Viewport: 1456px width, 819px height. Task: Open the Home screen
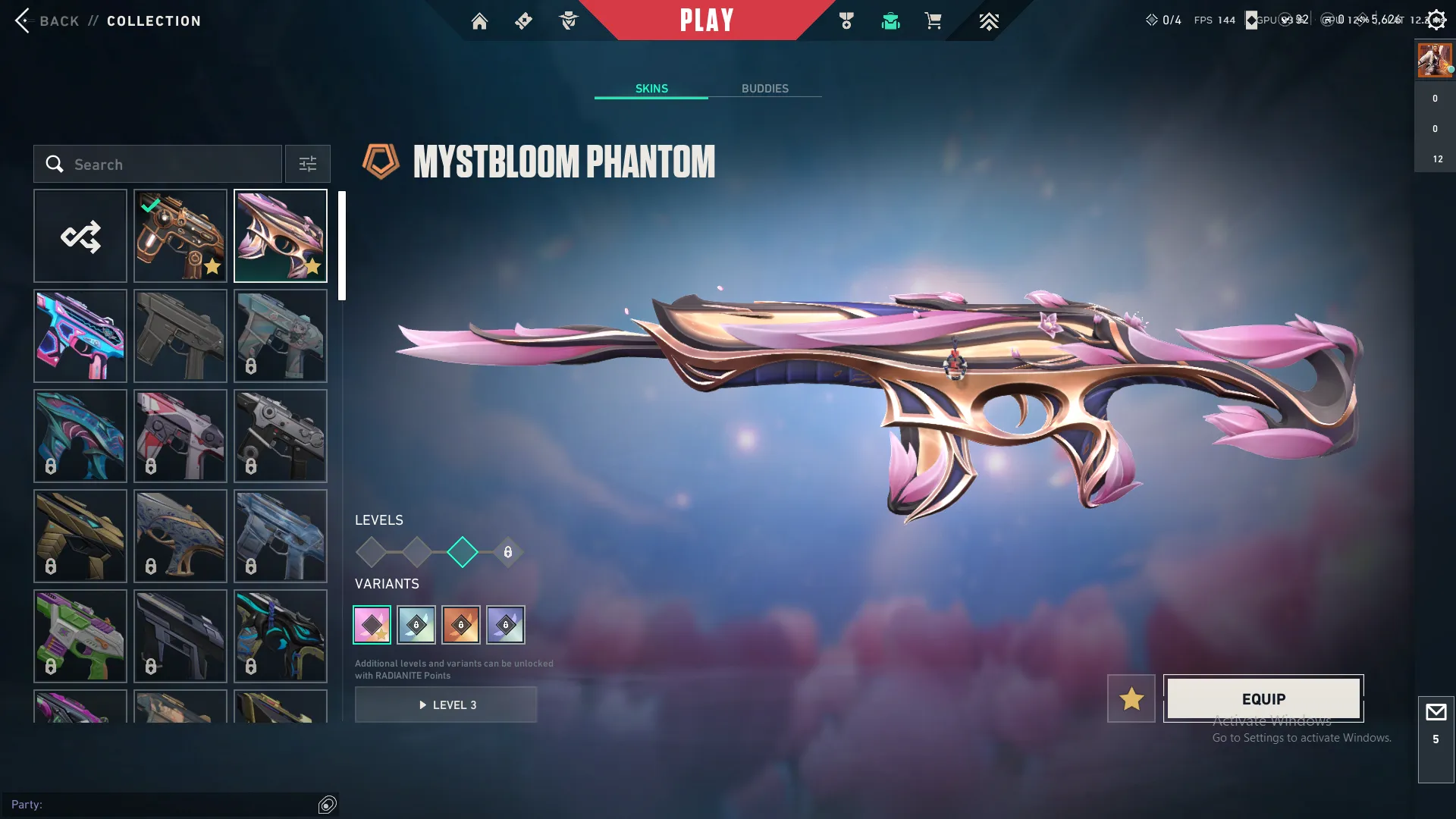(480, 21)
